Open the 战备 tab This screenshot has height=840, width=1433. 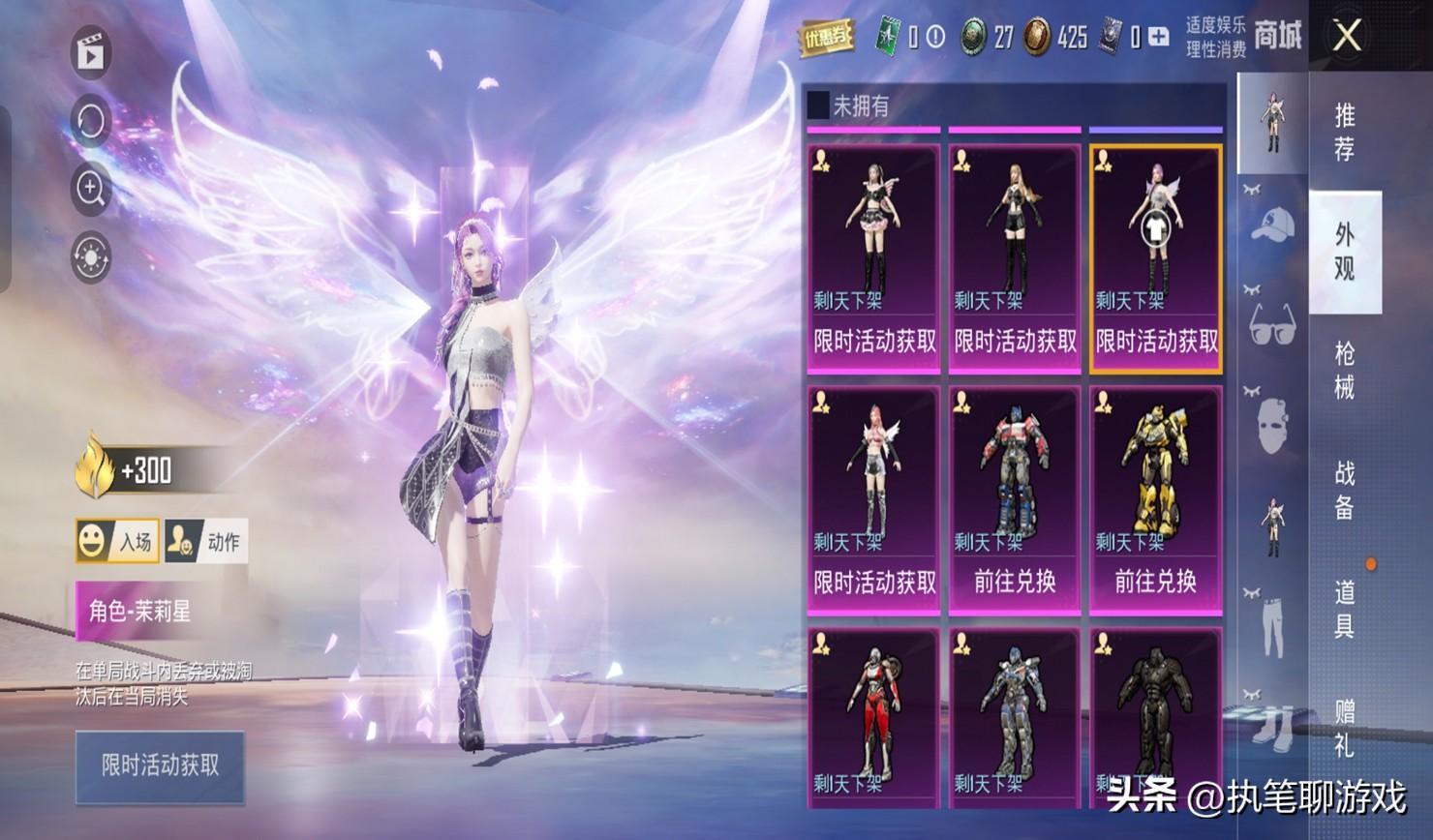point(1344,490)
